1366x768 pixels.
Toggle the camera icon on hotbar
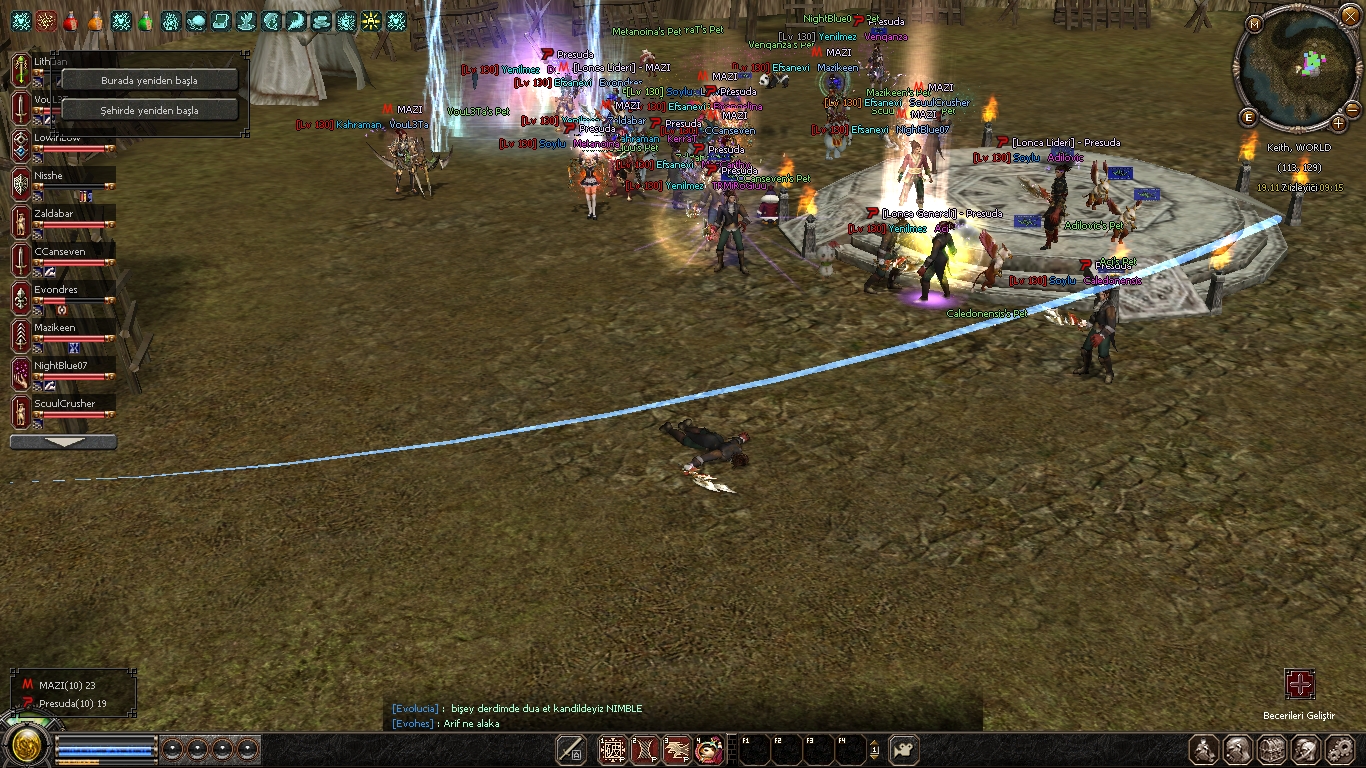pyautogui.click(x=903, y=749)
